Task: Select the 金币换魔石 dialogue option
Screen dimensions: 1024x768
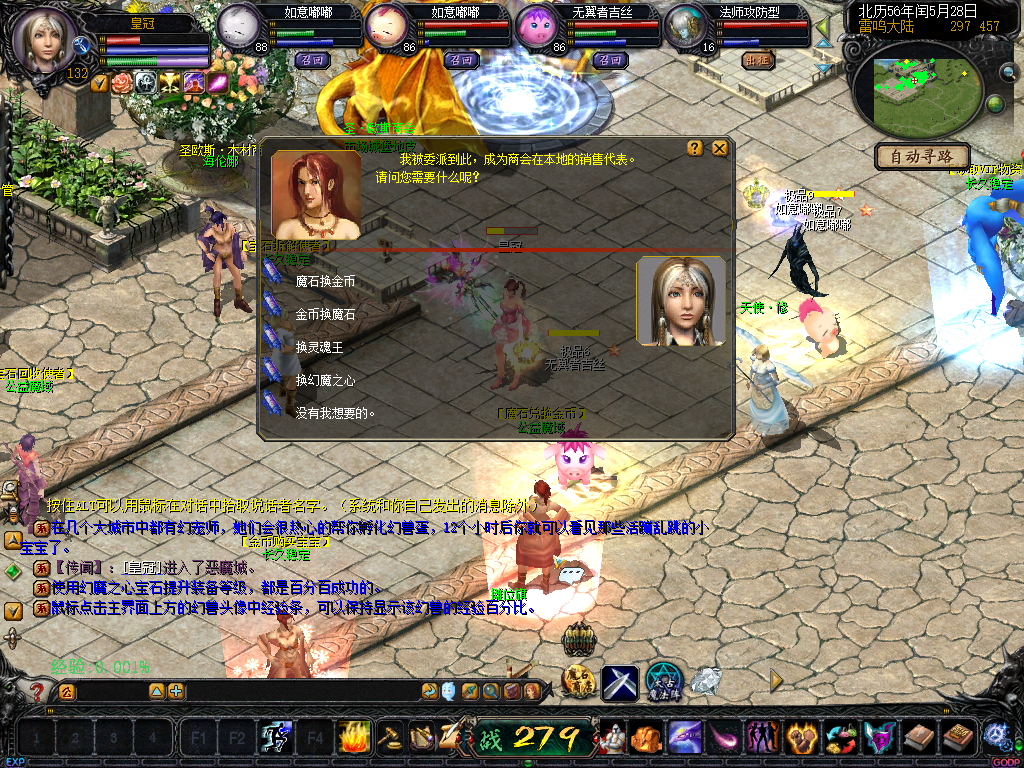Action: (x=325, y=314)
